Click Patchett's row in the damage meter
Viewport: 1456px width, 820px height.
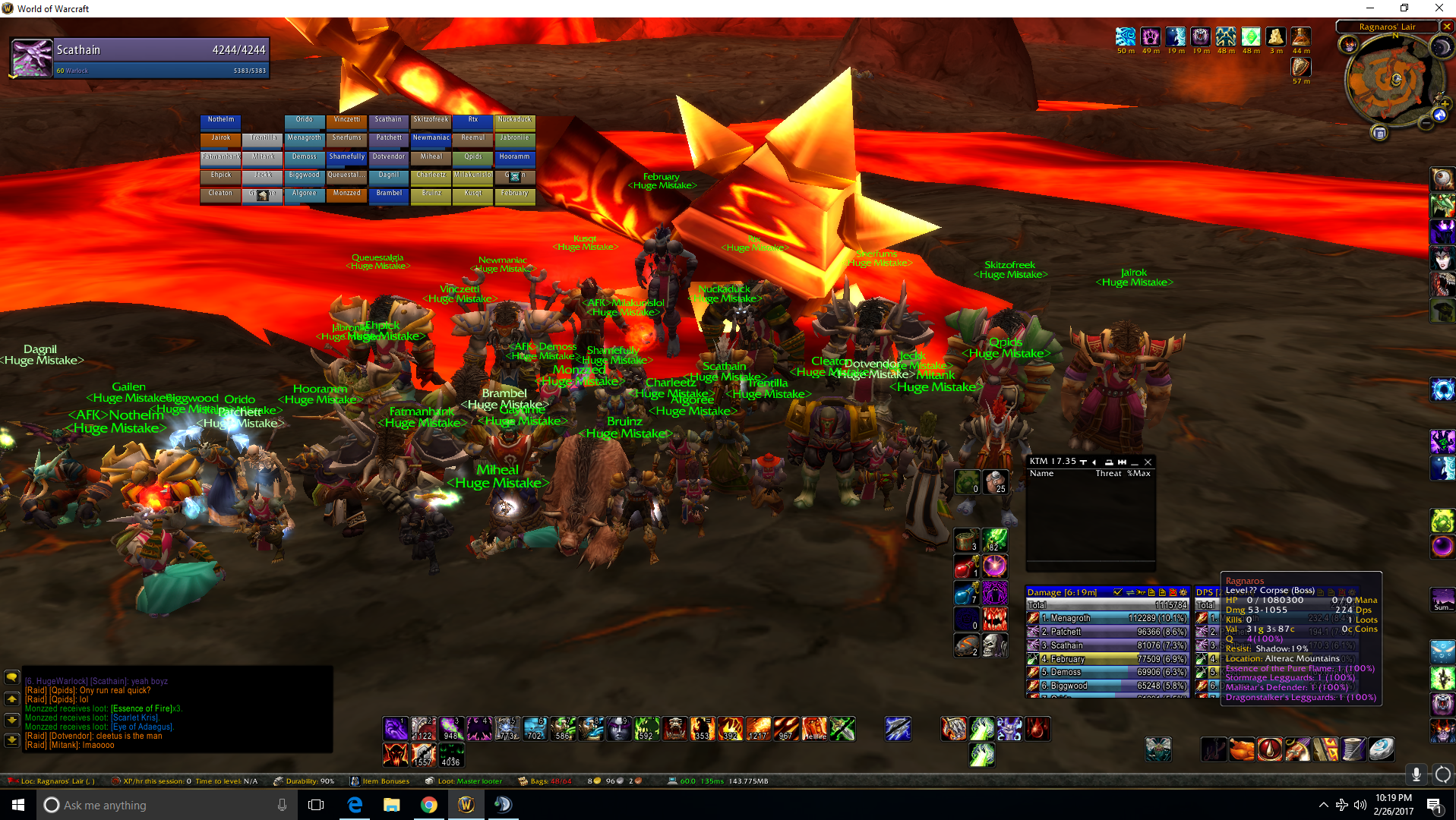[1107, 632]
